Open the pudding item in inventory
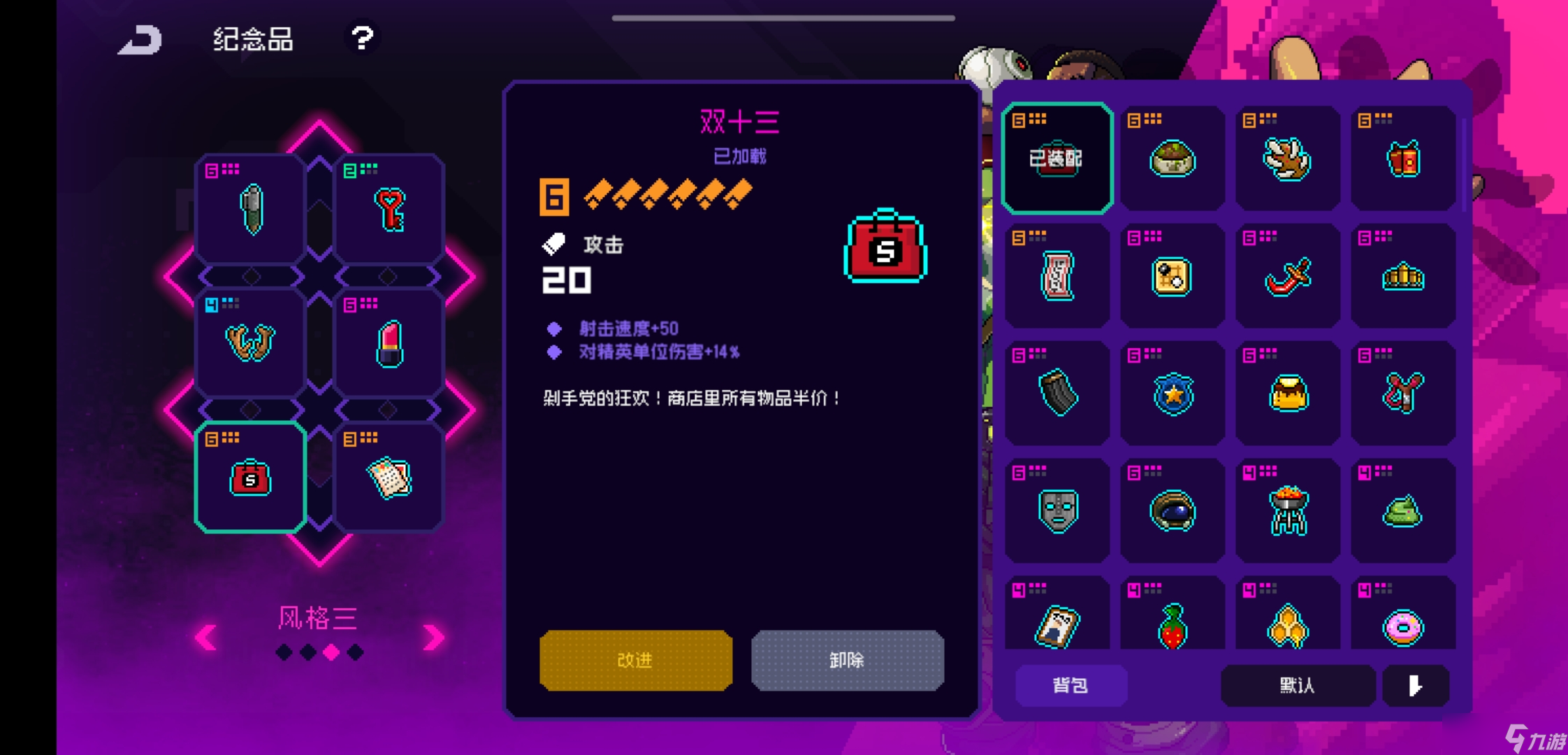This screenshot has height=755, width=1568. pyautogui.click(x=1288, y=394)
